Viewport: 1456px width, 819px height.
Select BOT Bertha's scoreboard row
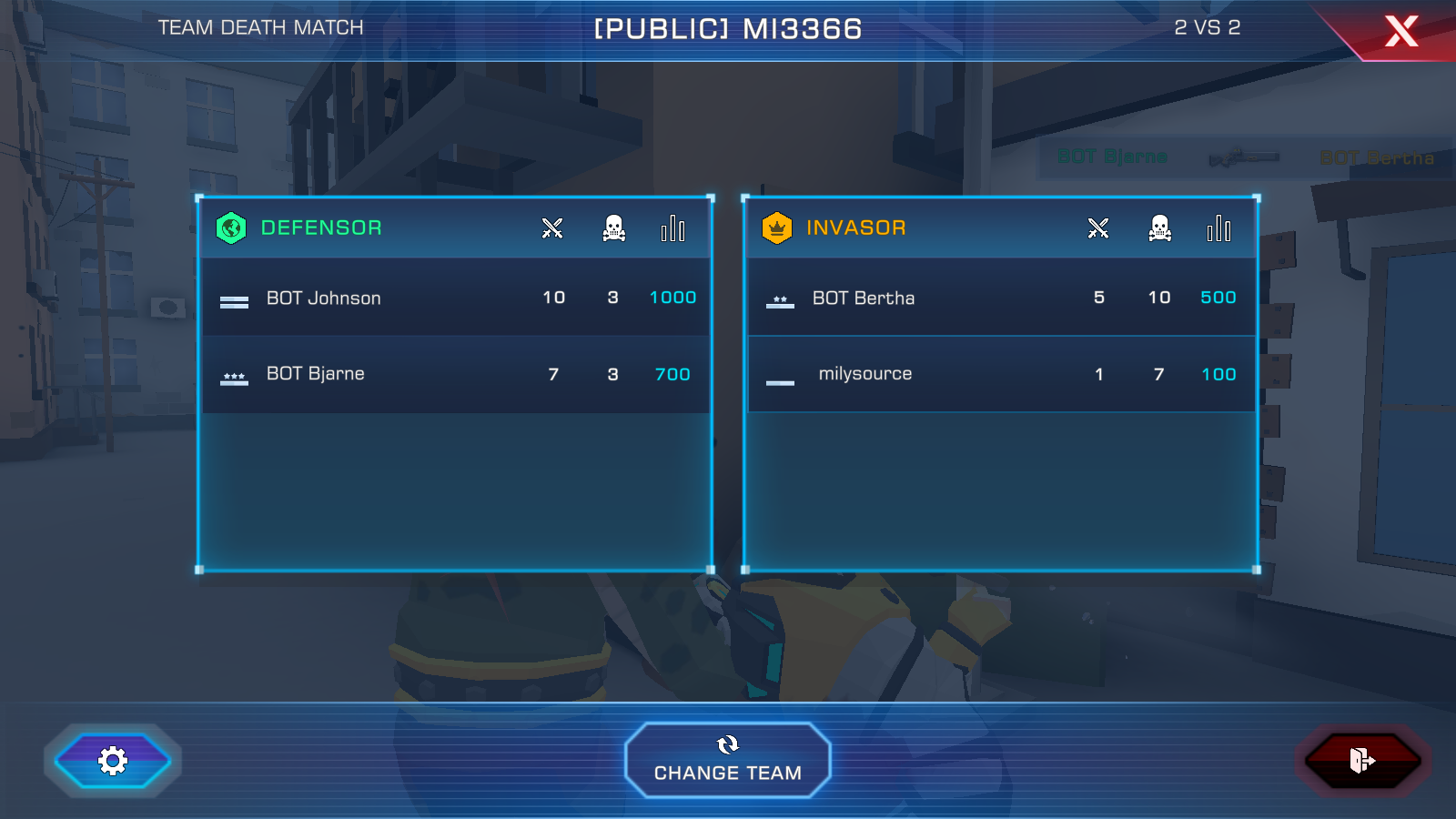[1001, 298]
